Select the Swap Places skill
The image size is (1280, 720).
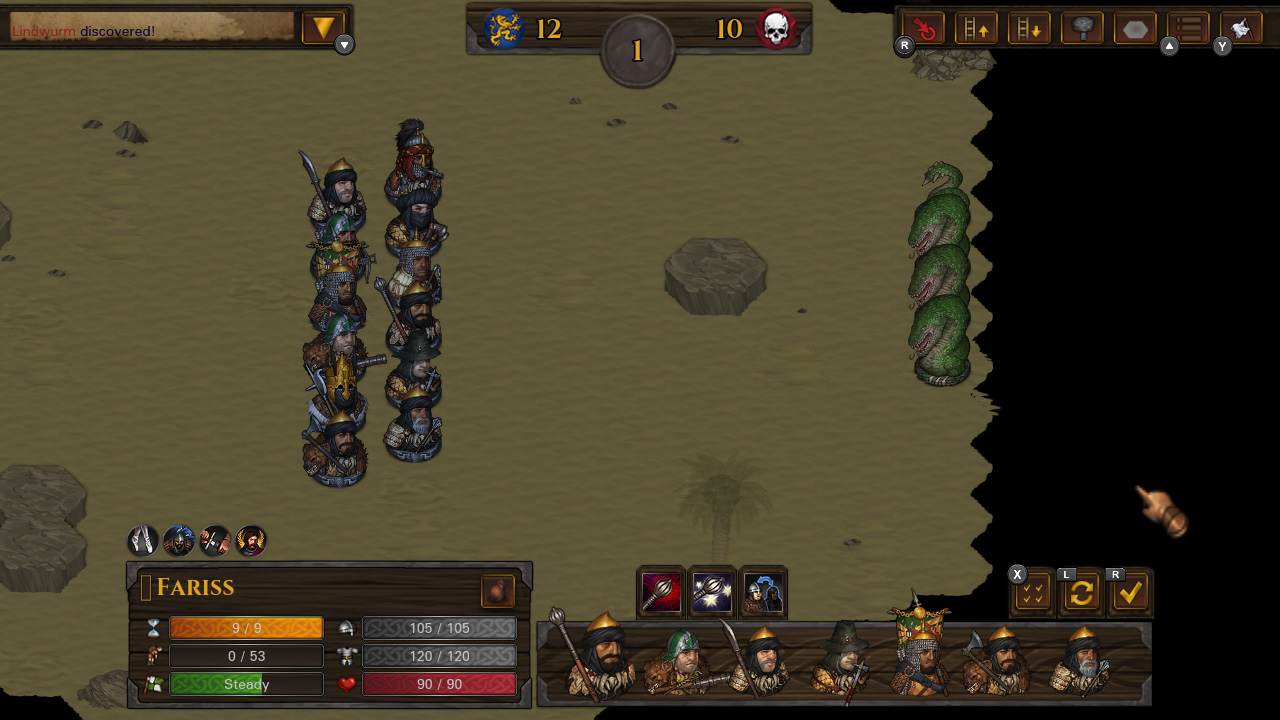pos(764,592)
